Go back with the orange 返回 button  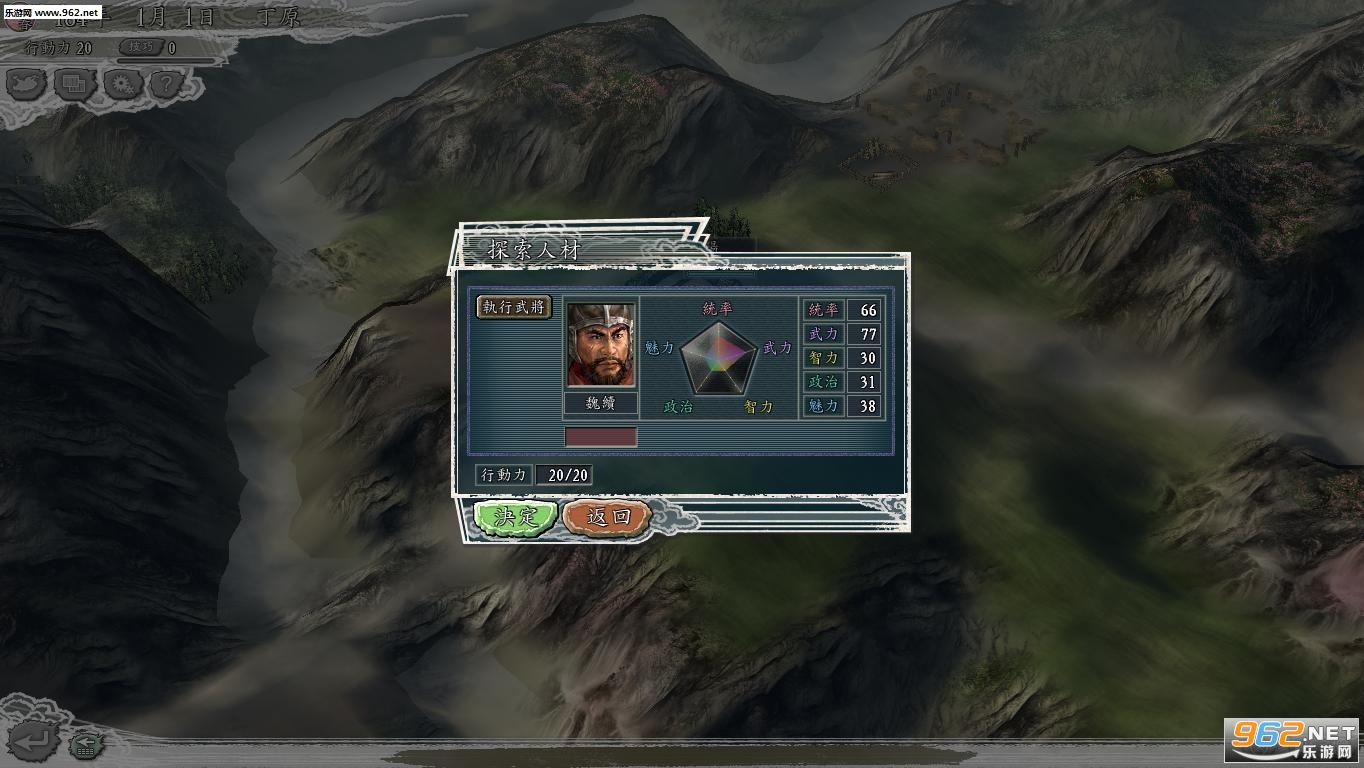click(607, 517)
